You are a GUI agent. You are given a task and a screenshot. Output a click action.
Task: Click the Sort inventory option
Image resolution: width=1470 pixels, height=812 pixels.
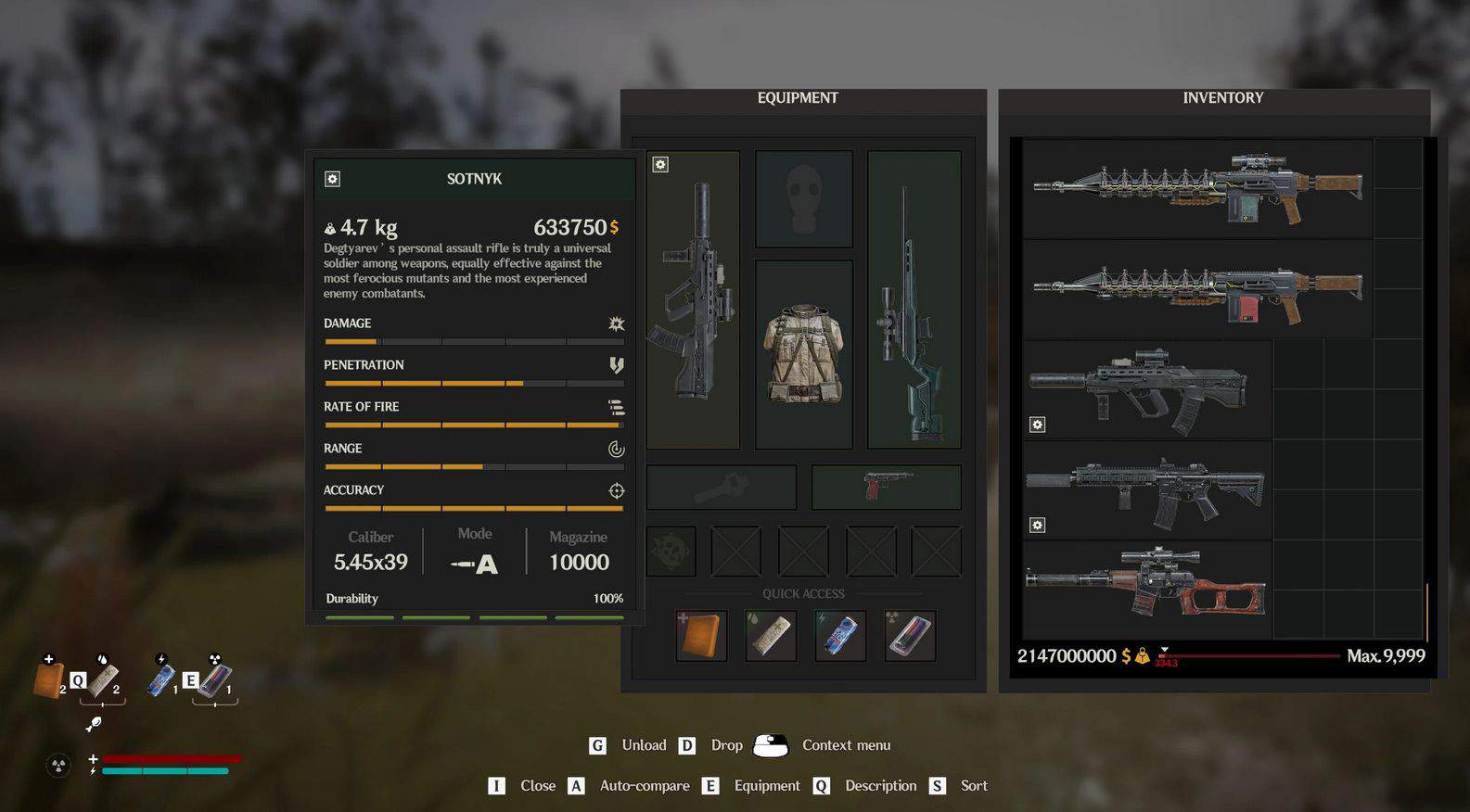pyautogui.click(x=973, y=786)
